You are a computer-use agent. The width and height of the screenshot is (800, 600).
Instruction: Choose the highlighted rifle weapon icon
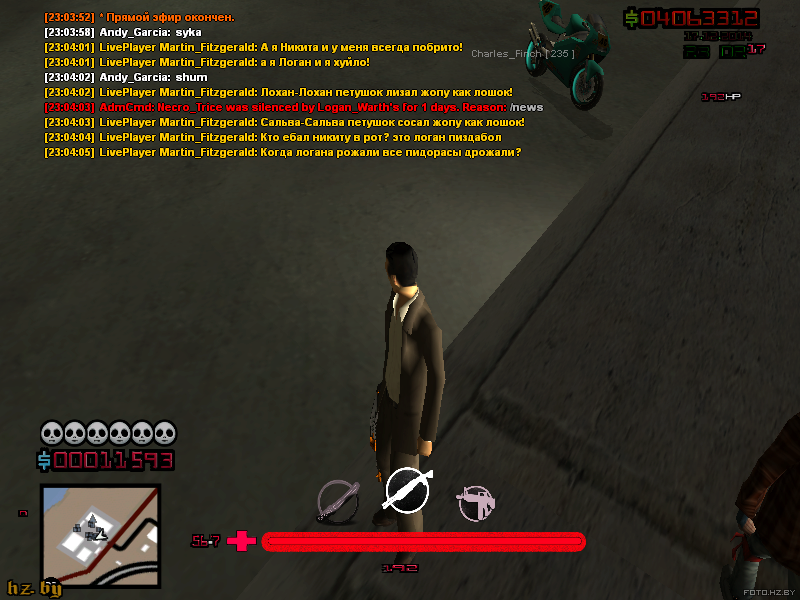pos(408,490)
